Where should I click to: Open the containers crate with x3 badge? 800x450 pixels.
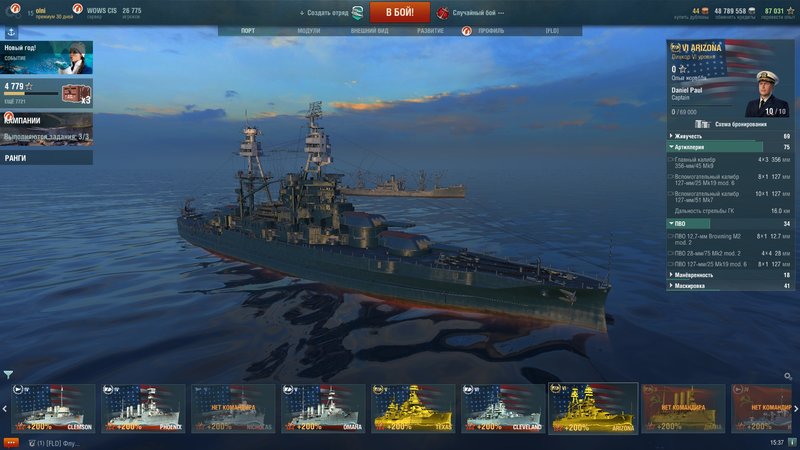click(76, 93)
